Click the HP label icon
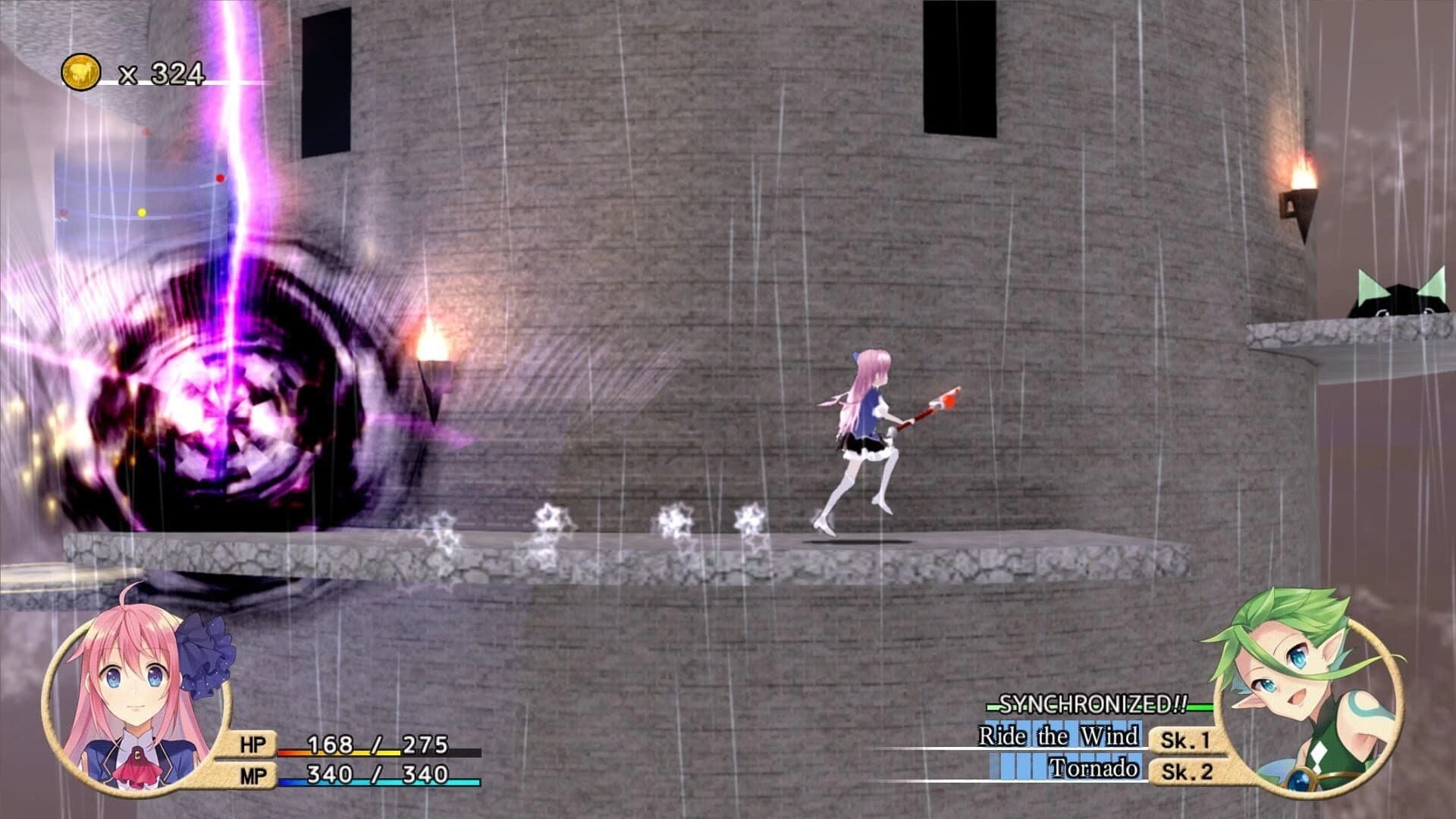The height and width of the screenshot is (819, 1456). [x=255, y=745]
